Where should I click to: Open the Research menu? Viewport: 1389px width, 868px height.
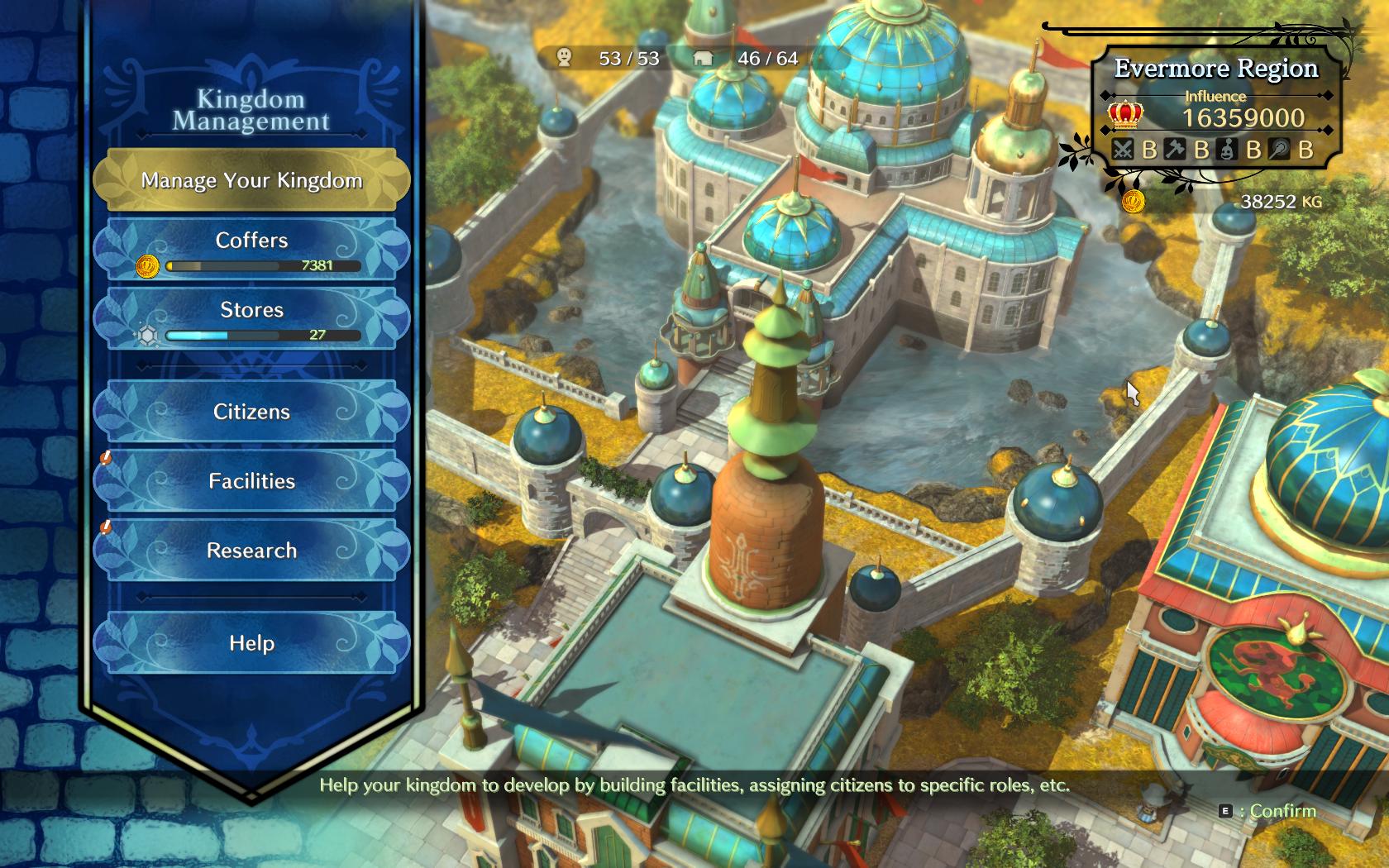pos(251,551)
